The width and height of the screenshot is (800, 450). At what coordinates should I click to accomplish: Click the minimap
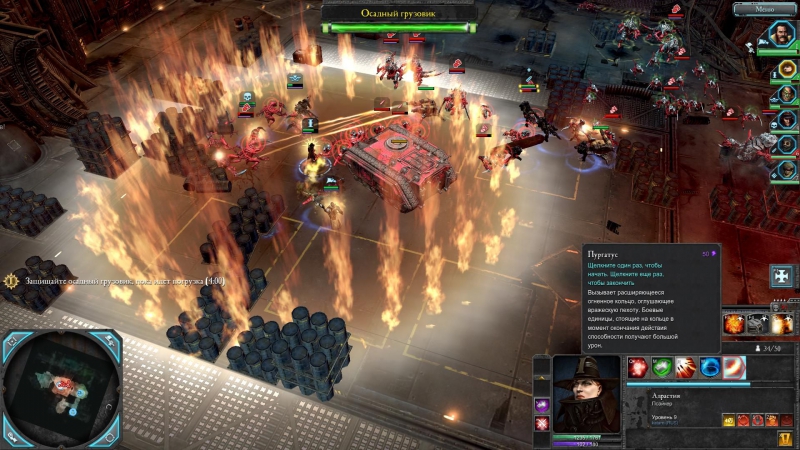click(67, 390)
